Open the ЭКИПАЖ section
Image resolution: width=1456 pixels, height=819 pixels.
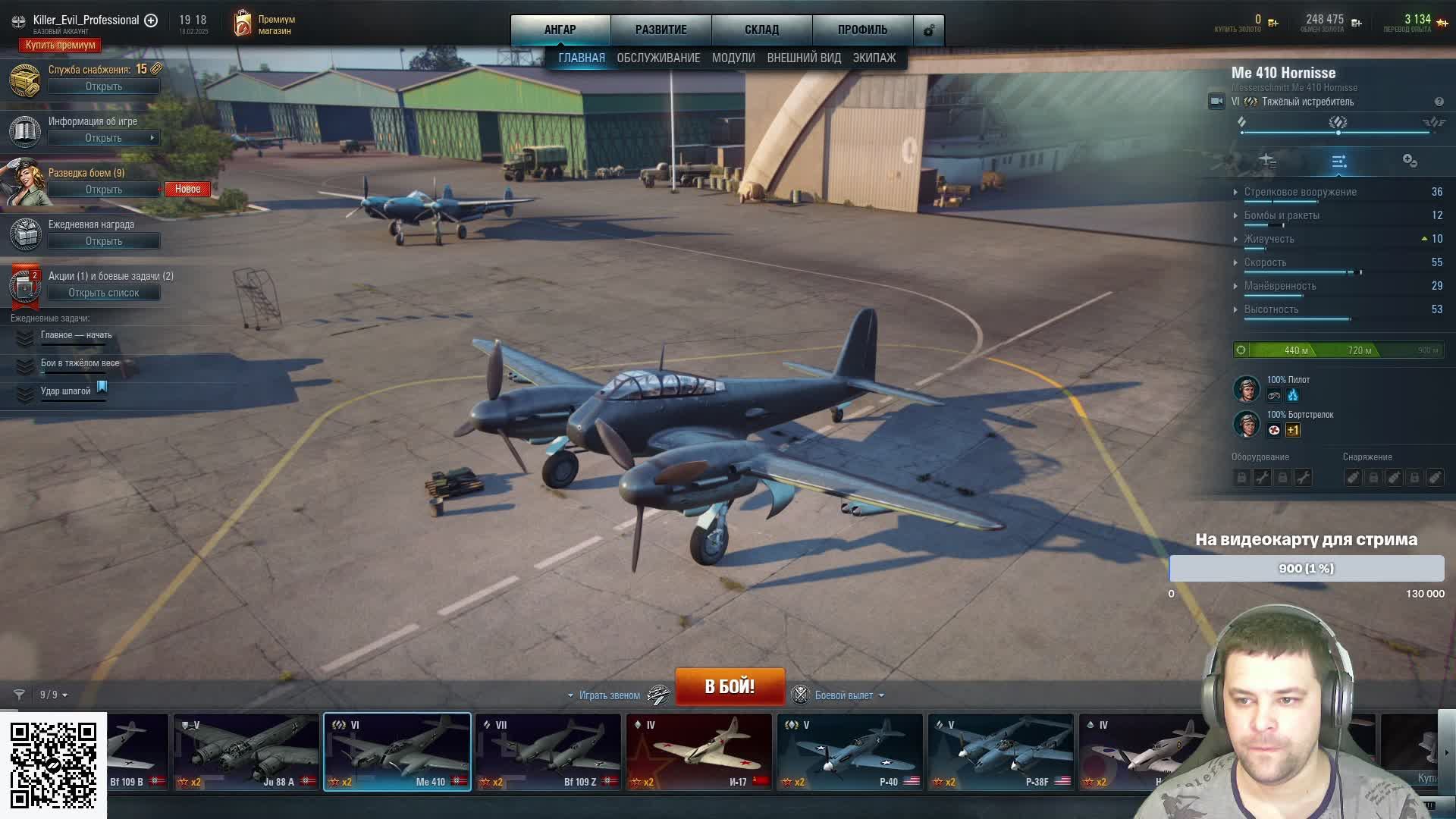click(x=874, y=58)
